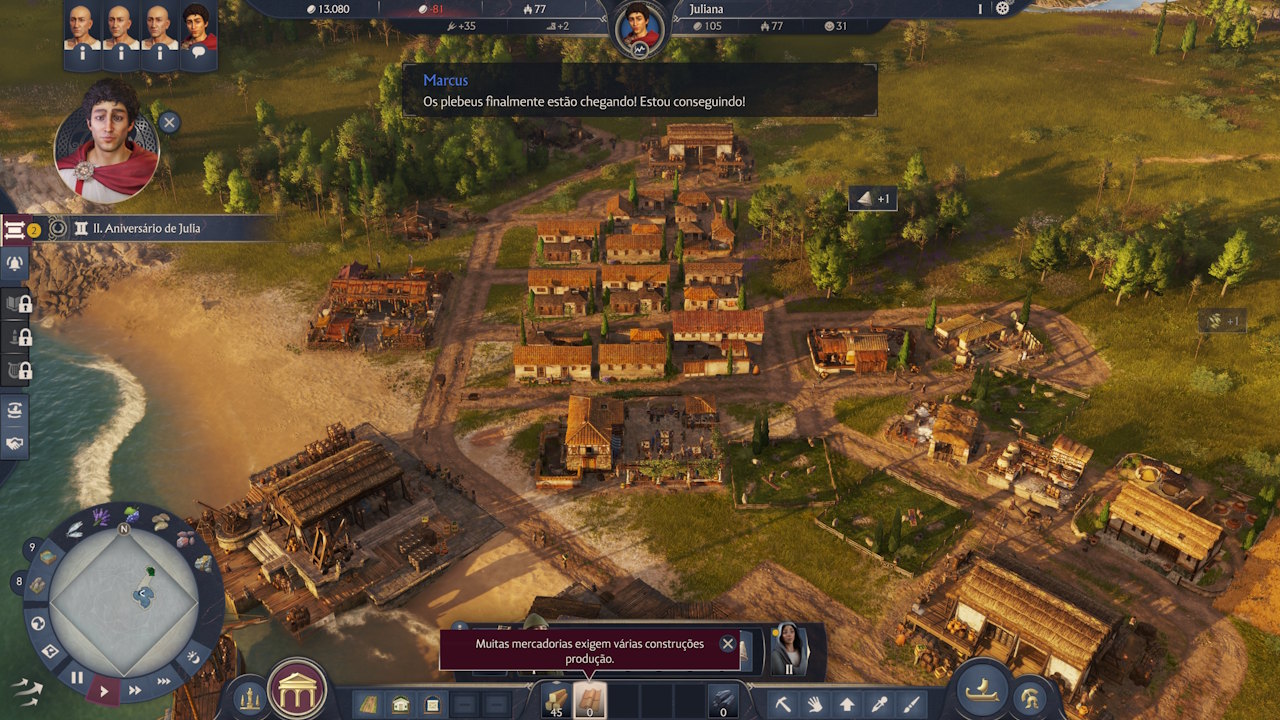Toggle day-night lighting on the minimap ring
This screenshot has height=720, width=1280.
[x=195, y=659]
